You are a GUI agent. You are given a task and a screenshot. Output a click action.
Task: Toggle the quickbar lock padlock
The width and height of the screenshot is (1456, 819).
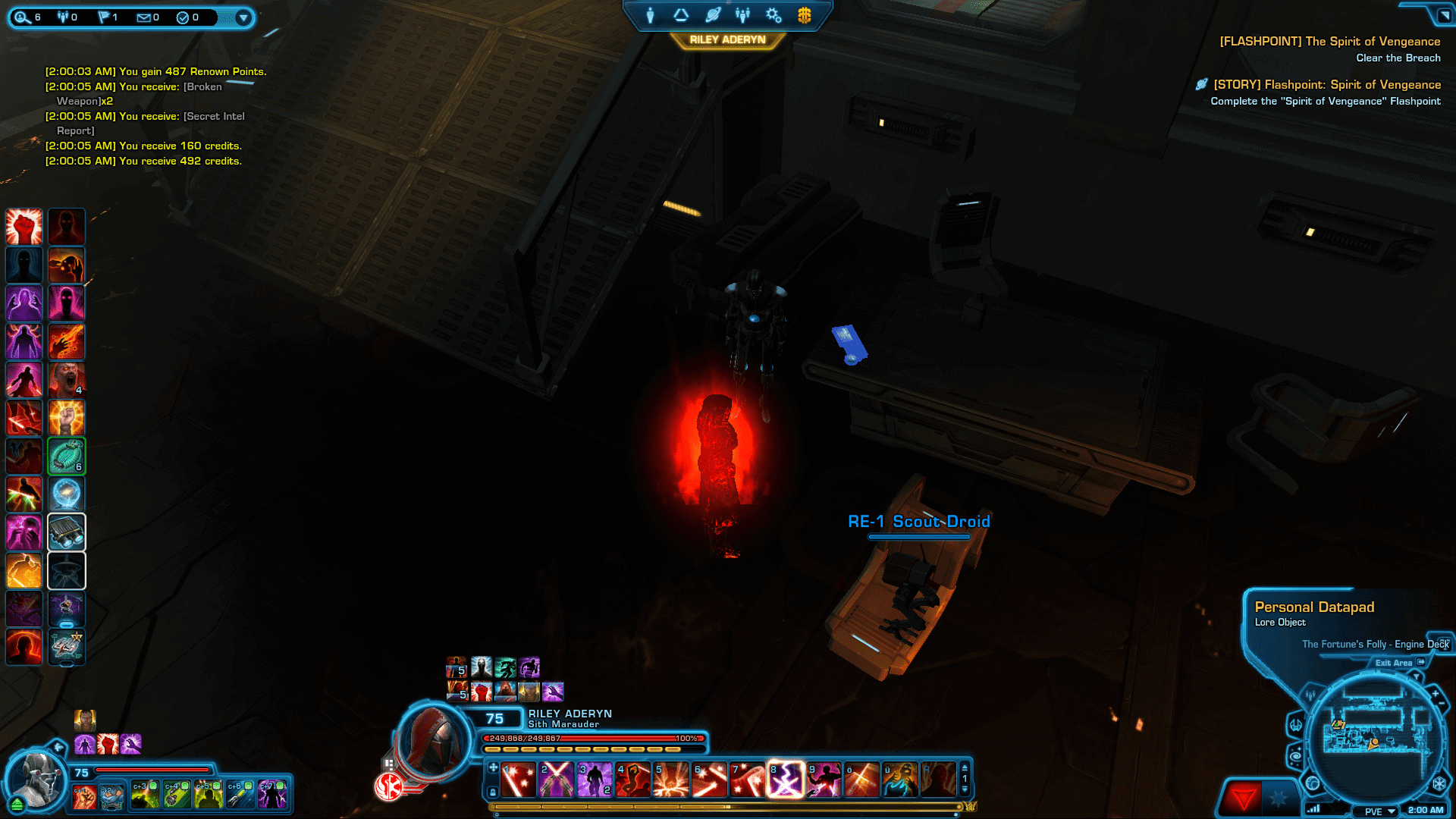tap(493, 792)
